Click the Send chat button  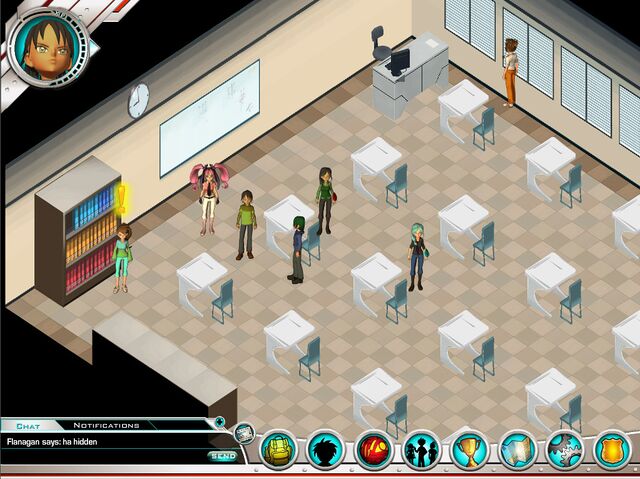click(x=221, y=457)
